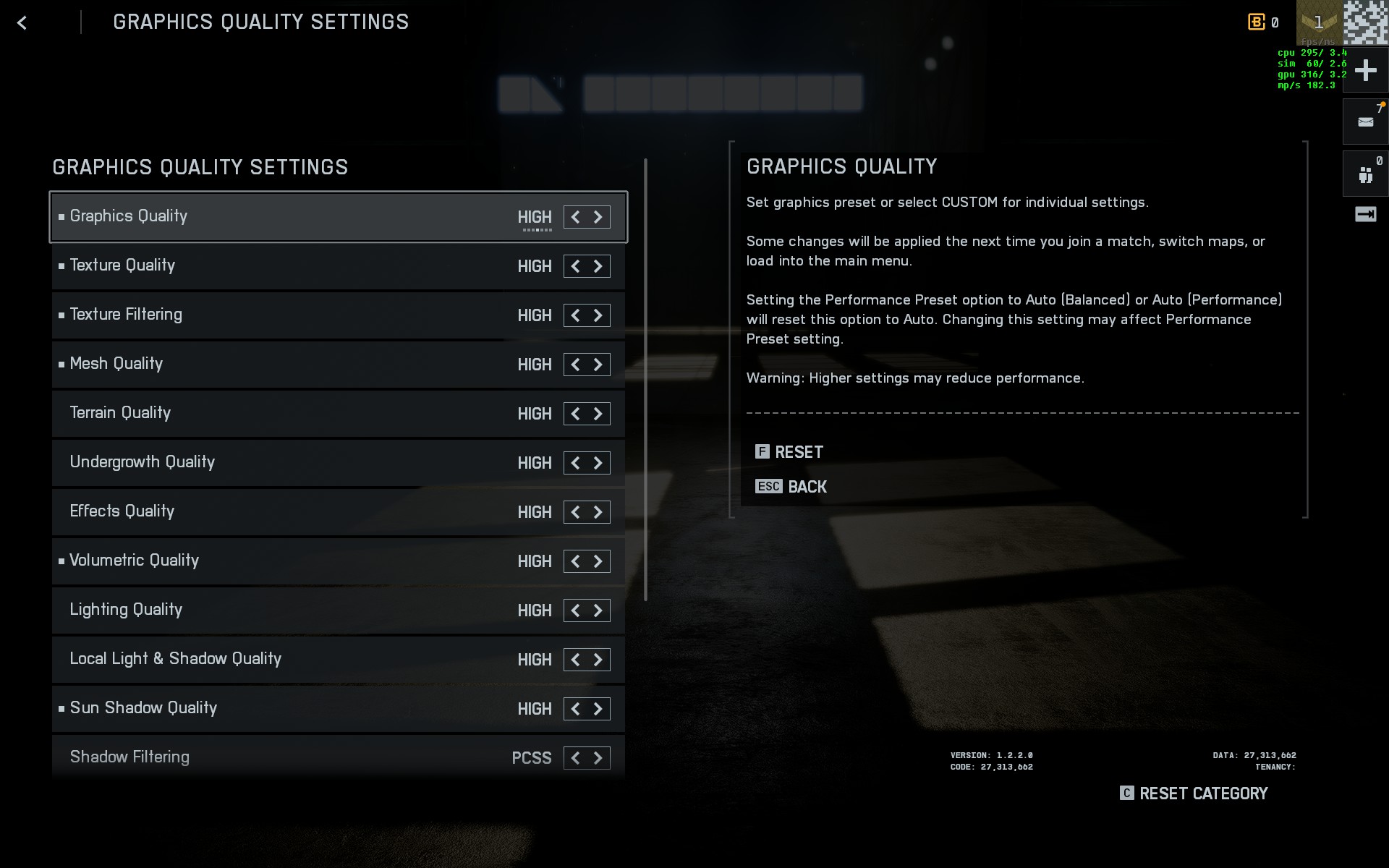Raise Sun Shadow Quality with right arrow

coord(598,709)
